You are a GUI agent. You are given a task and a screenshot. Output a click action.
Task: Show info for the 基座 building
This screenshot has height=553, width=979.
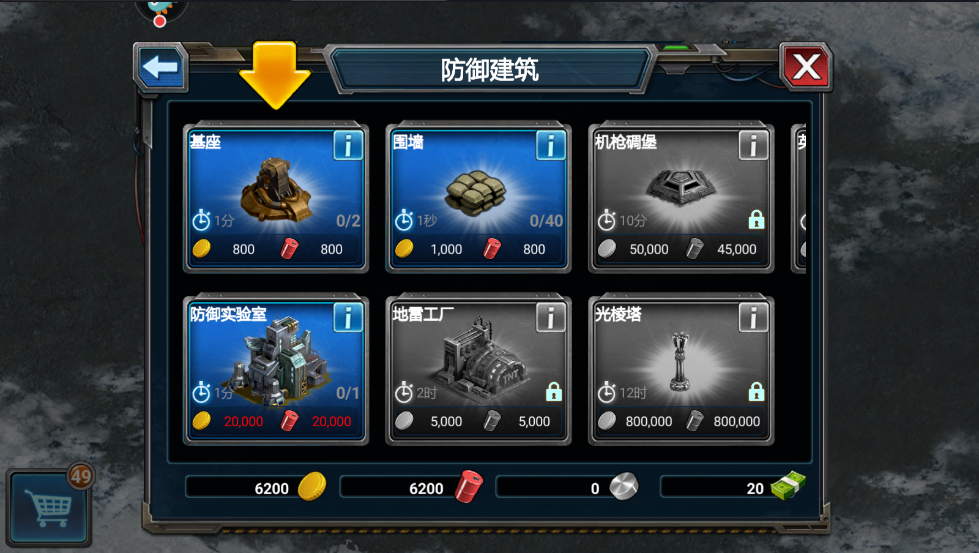tap(348, 146)
